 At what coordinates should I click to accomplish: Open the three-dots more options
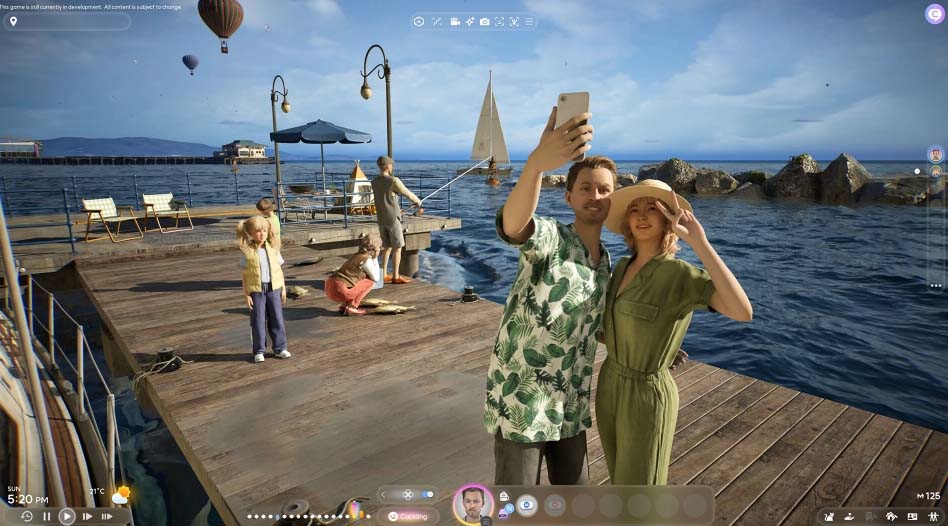click(935, 285)
